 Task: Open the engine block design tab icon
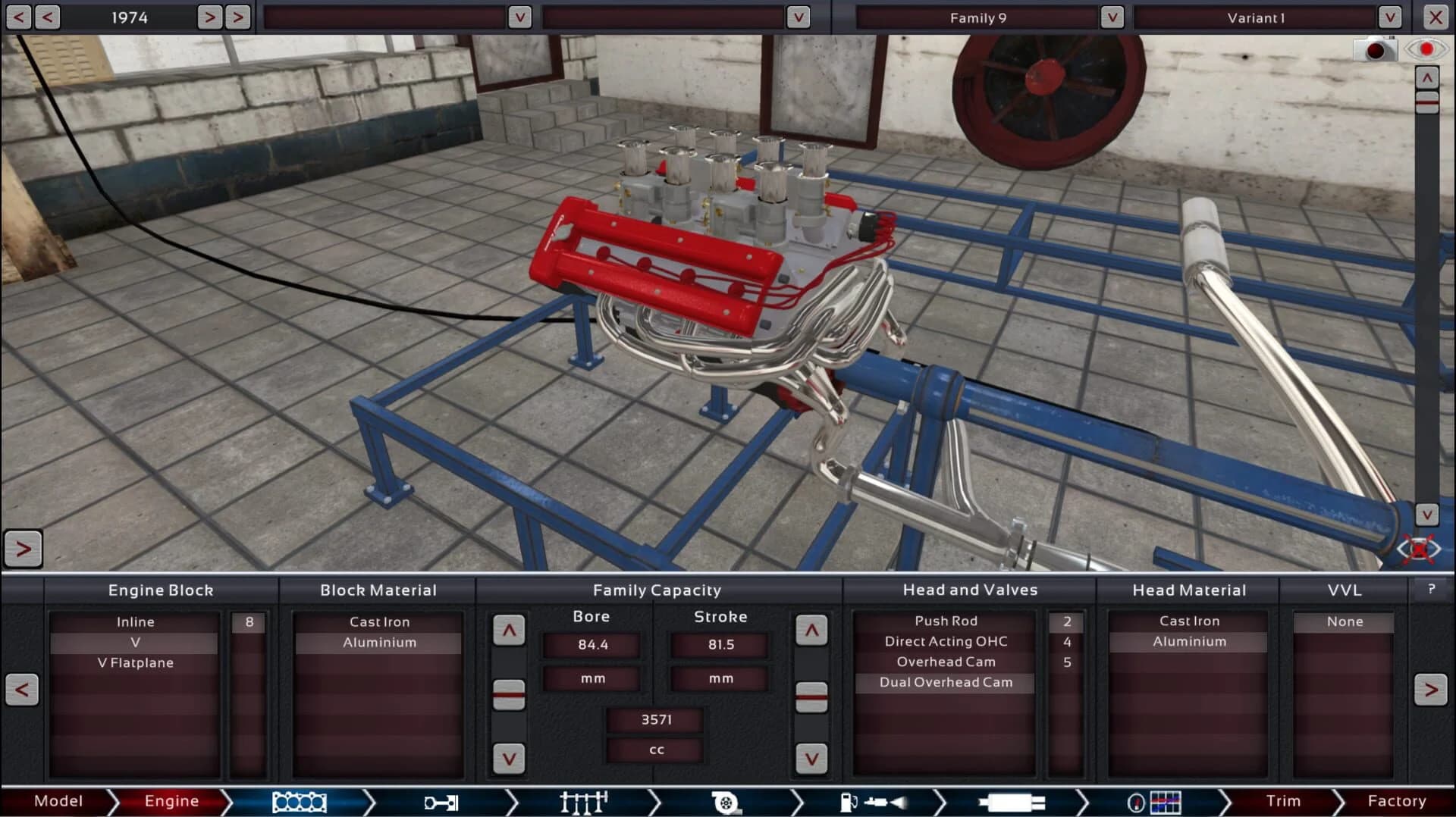coord(299,801)
